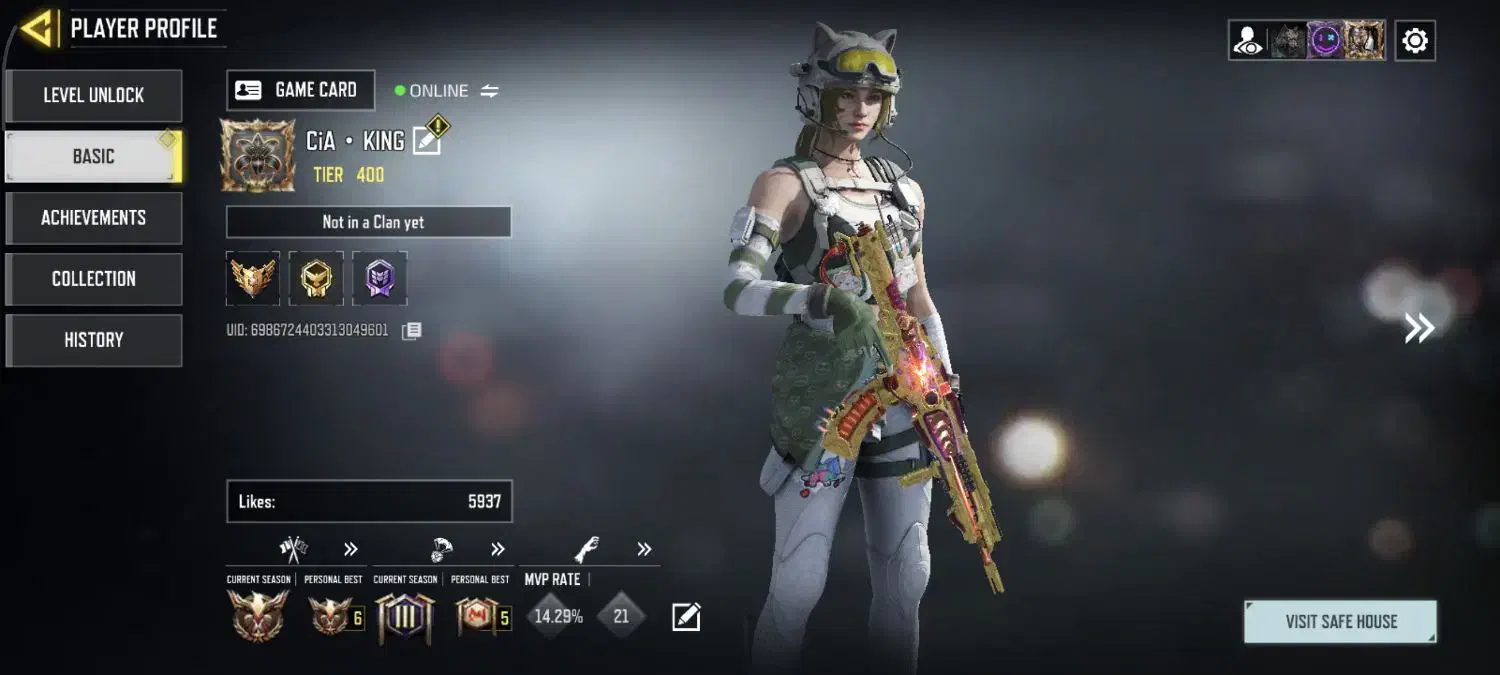View the History tab
Viewport: 1500px width, 675px height.
94,340
